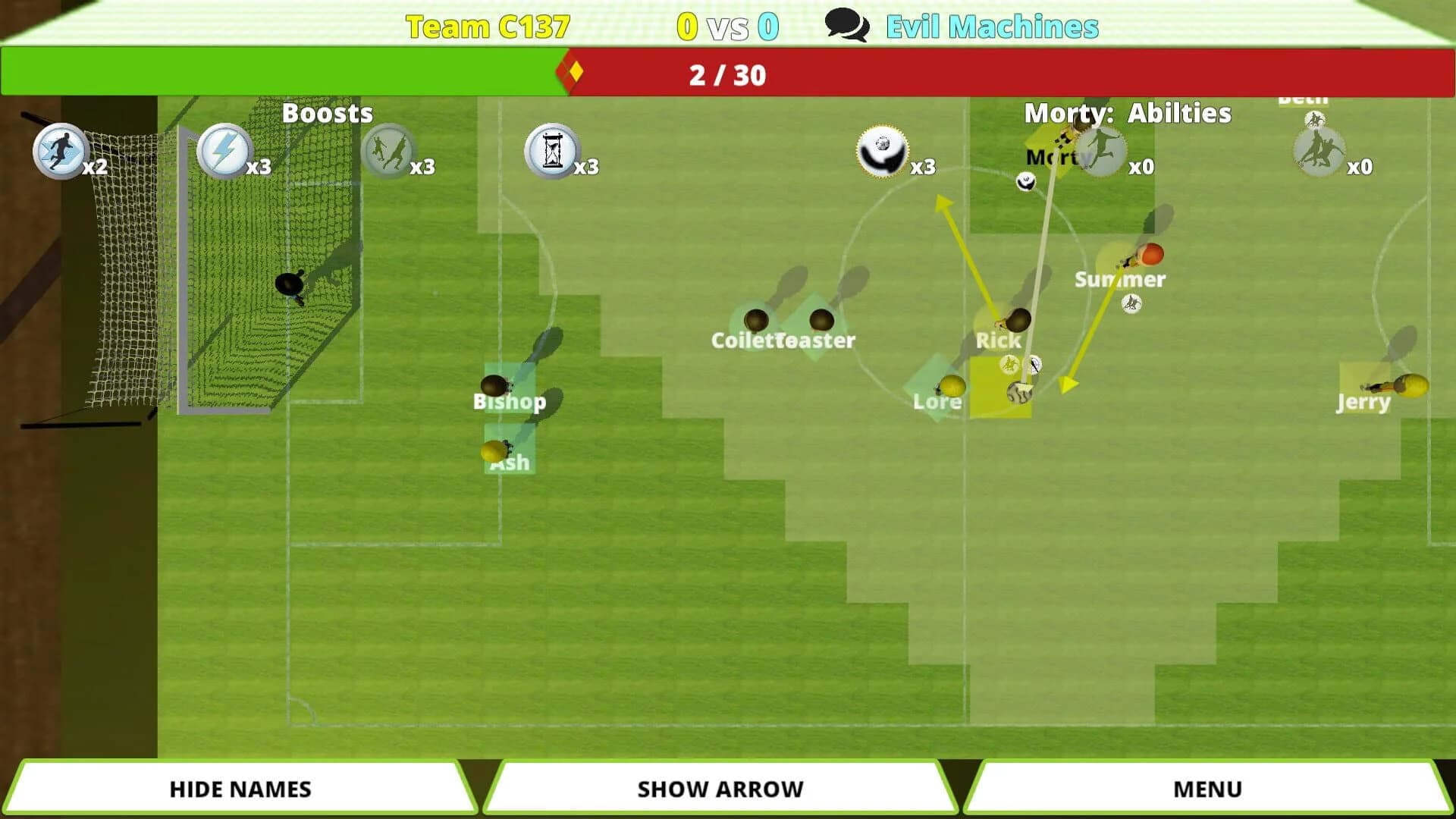Click the 2 / 30 progress bar
This screenshot has height=819, width=1456.
pos(726,75)
